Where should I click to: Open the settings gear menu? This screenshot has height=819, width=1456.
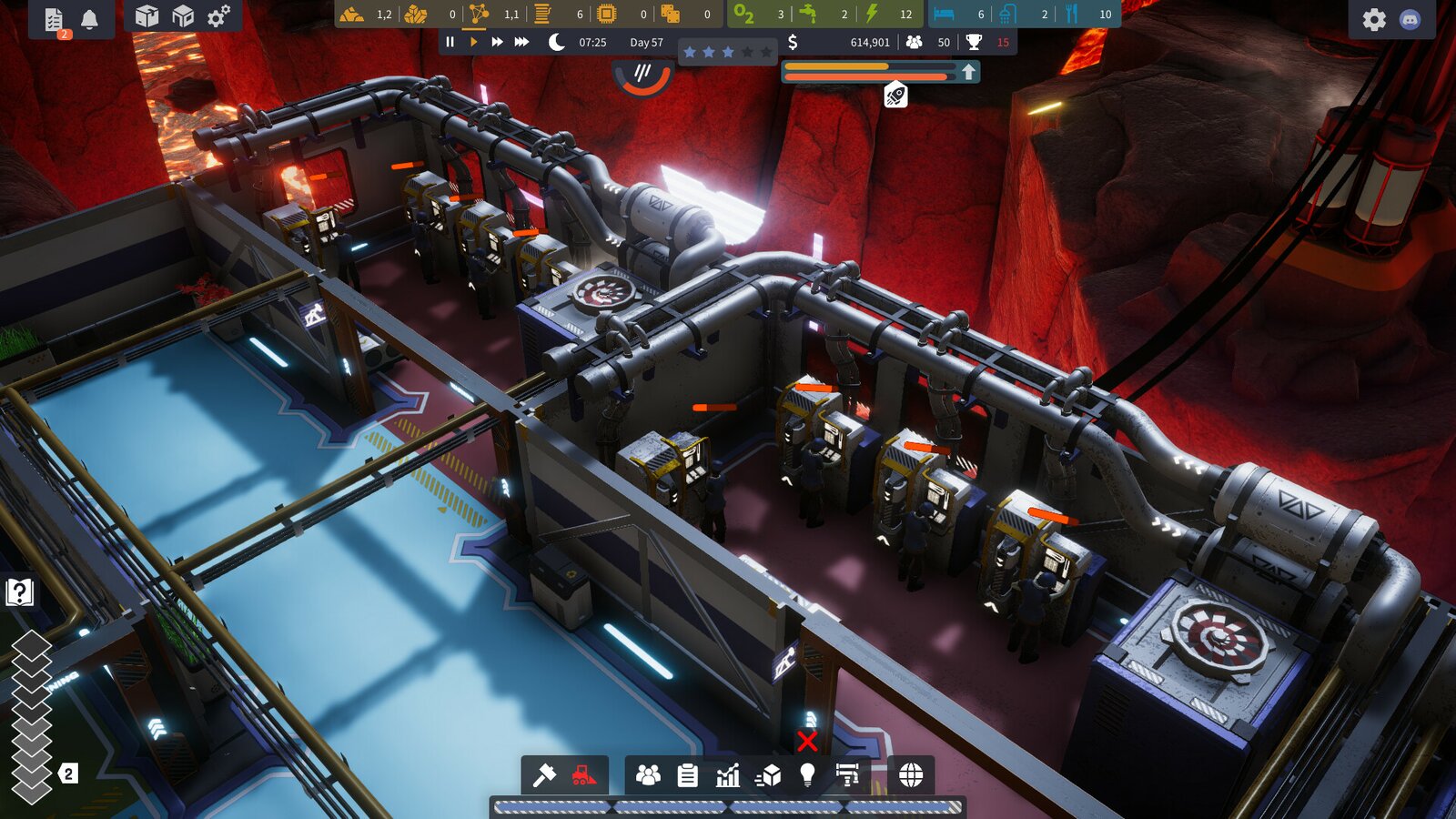(x=1374, y=19)
